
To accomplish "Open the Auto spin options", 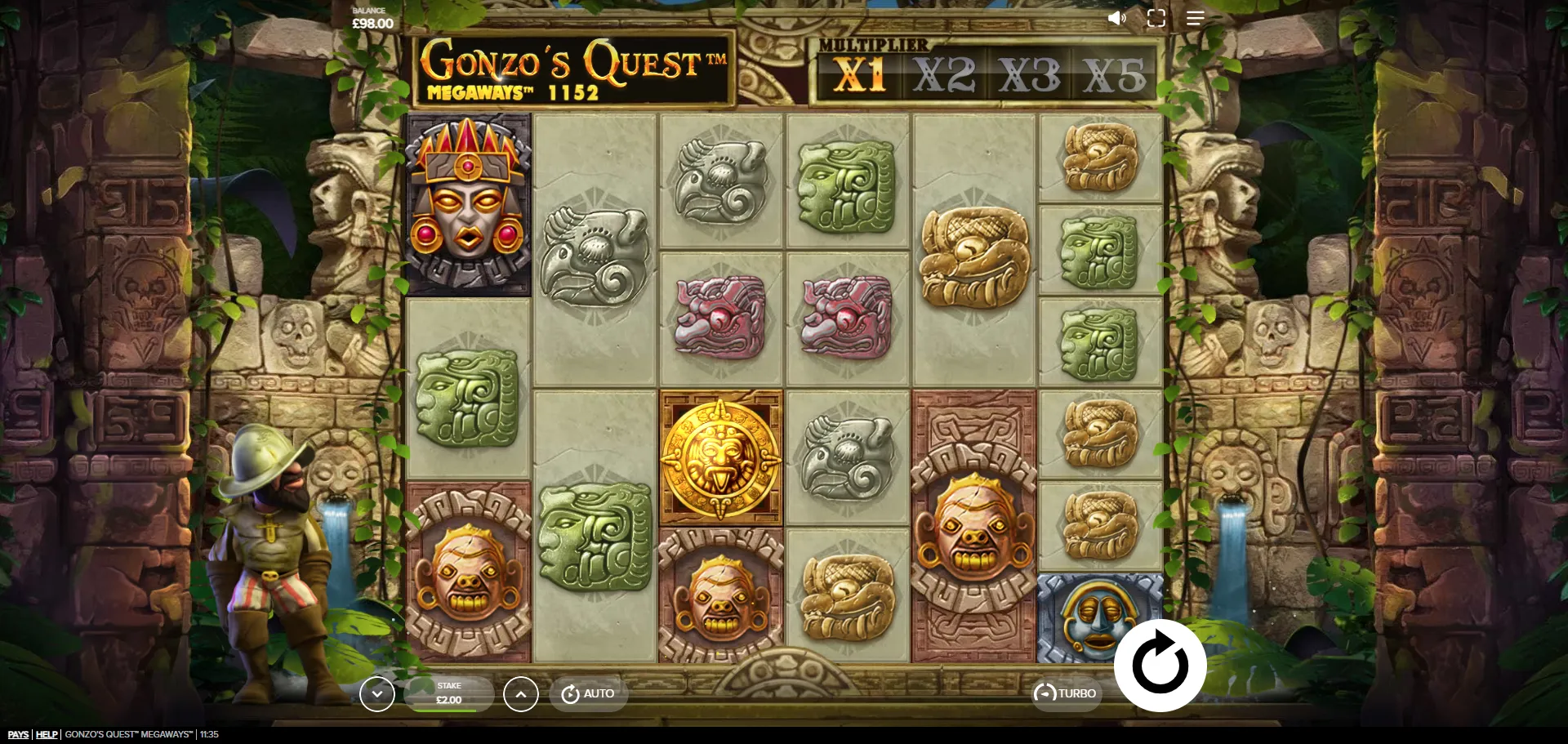I will [x=588, y=694].
